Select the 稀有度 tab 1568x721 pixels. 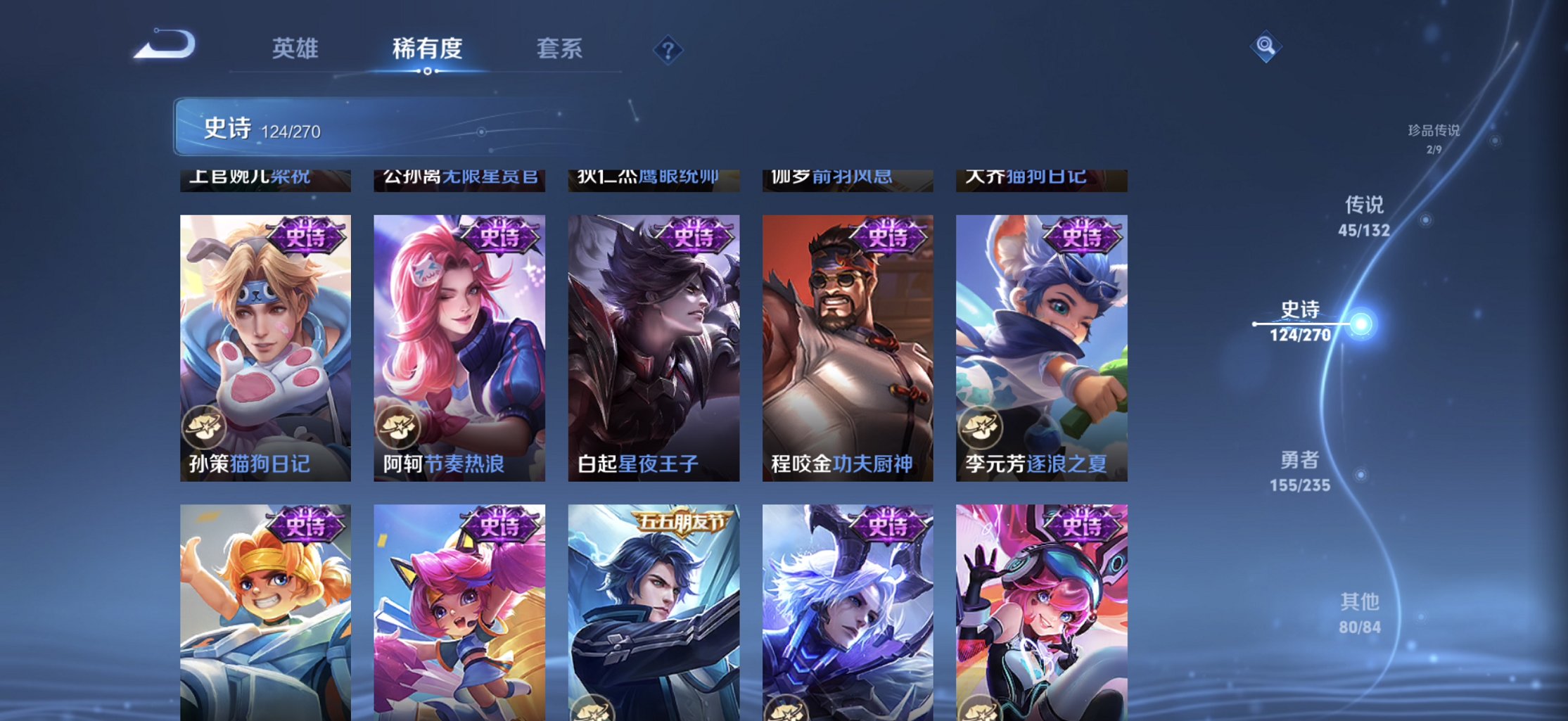(x=428, y=49)
